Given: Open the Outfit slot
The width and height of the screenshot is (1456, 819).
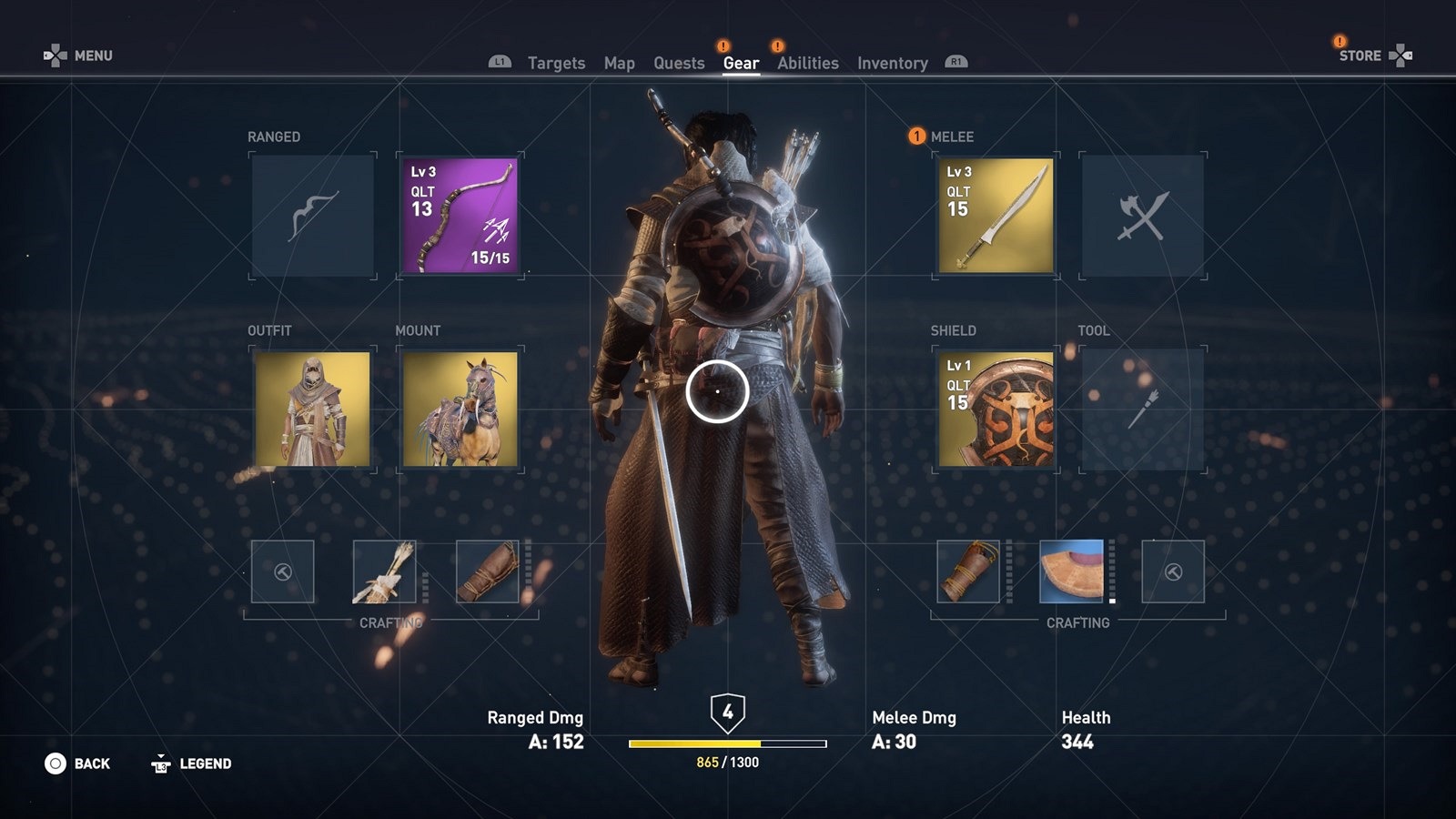Looking at the screenshot, I should (313, 409).
